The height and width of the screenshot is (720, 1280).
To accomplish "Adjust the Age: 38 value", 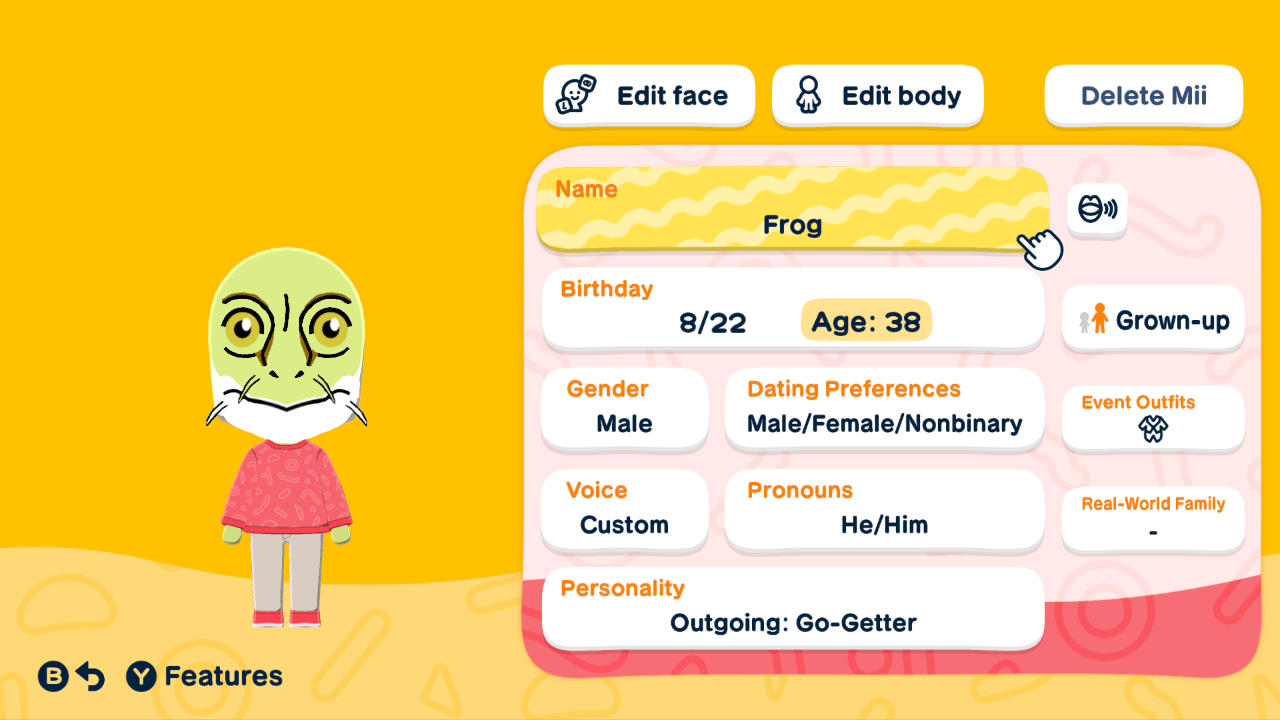I will 866,322.
